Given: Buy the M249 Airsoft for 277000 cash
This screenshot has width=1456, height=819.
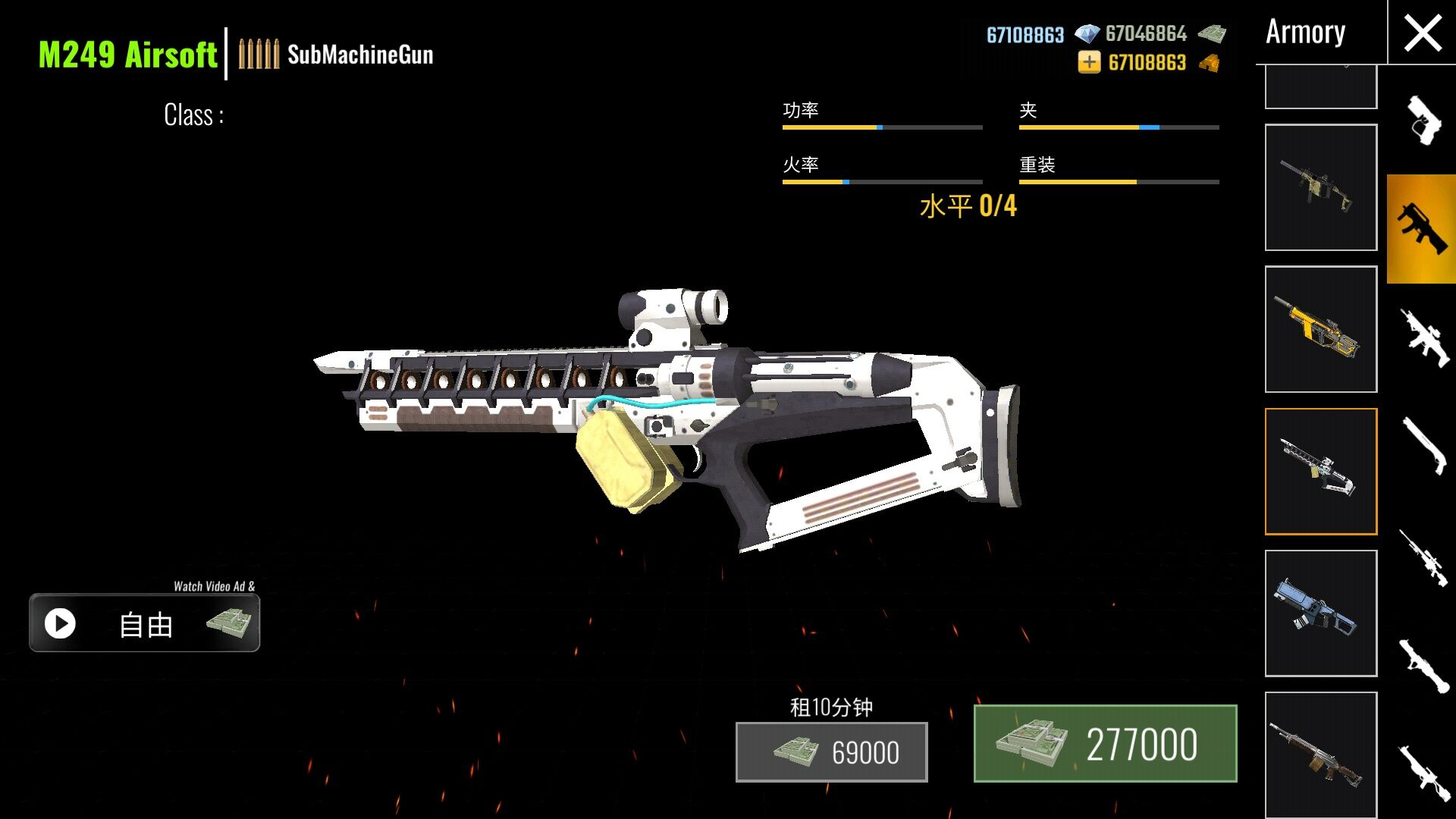Looking at the screenshot, I should [1105, 744].
